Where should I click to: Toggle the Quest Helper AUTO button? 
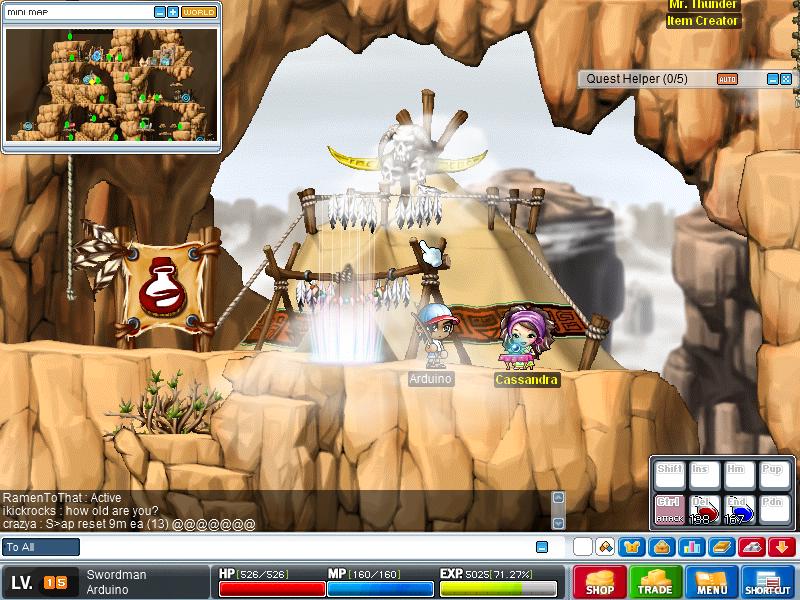point(727,78)
